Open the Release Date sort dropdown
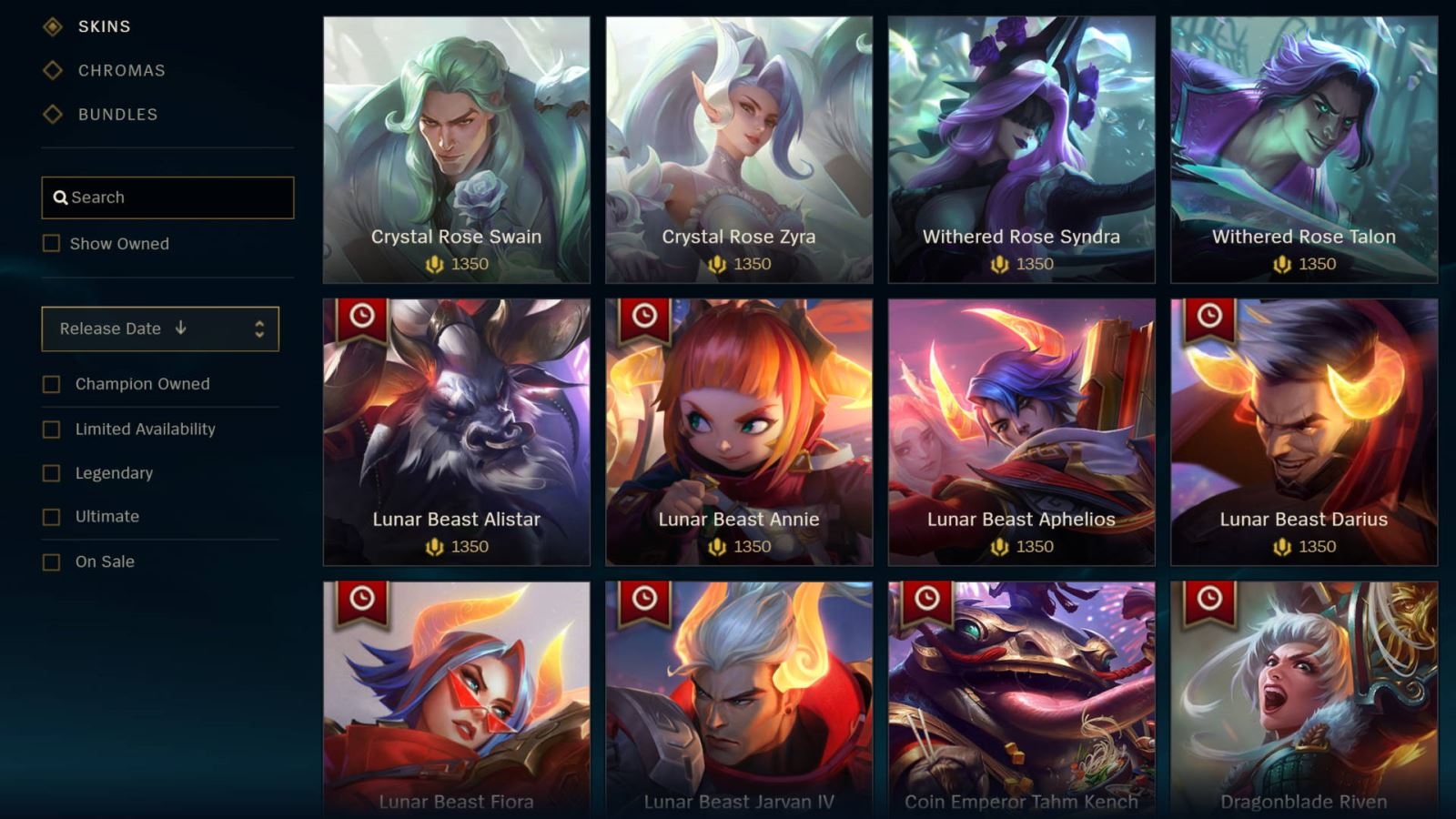 point(159,329)
